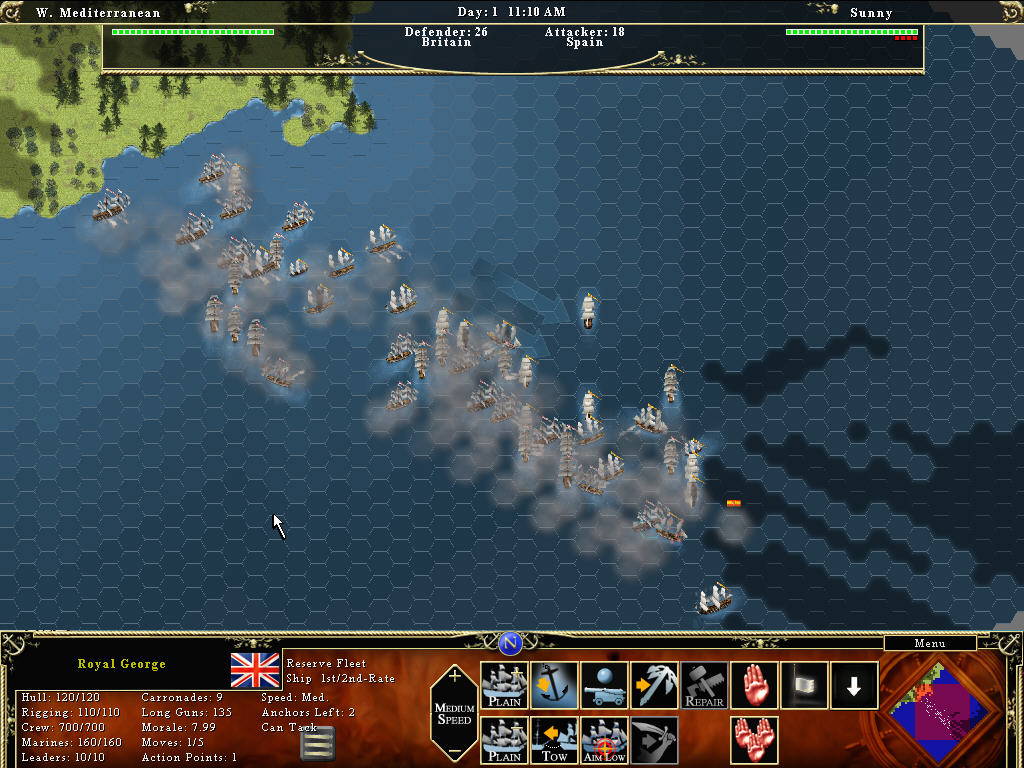Choose the cannon fire command
Viewport: 1024px width, 768px height.
click(605, 686)
